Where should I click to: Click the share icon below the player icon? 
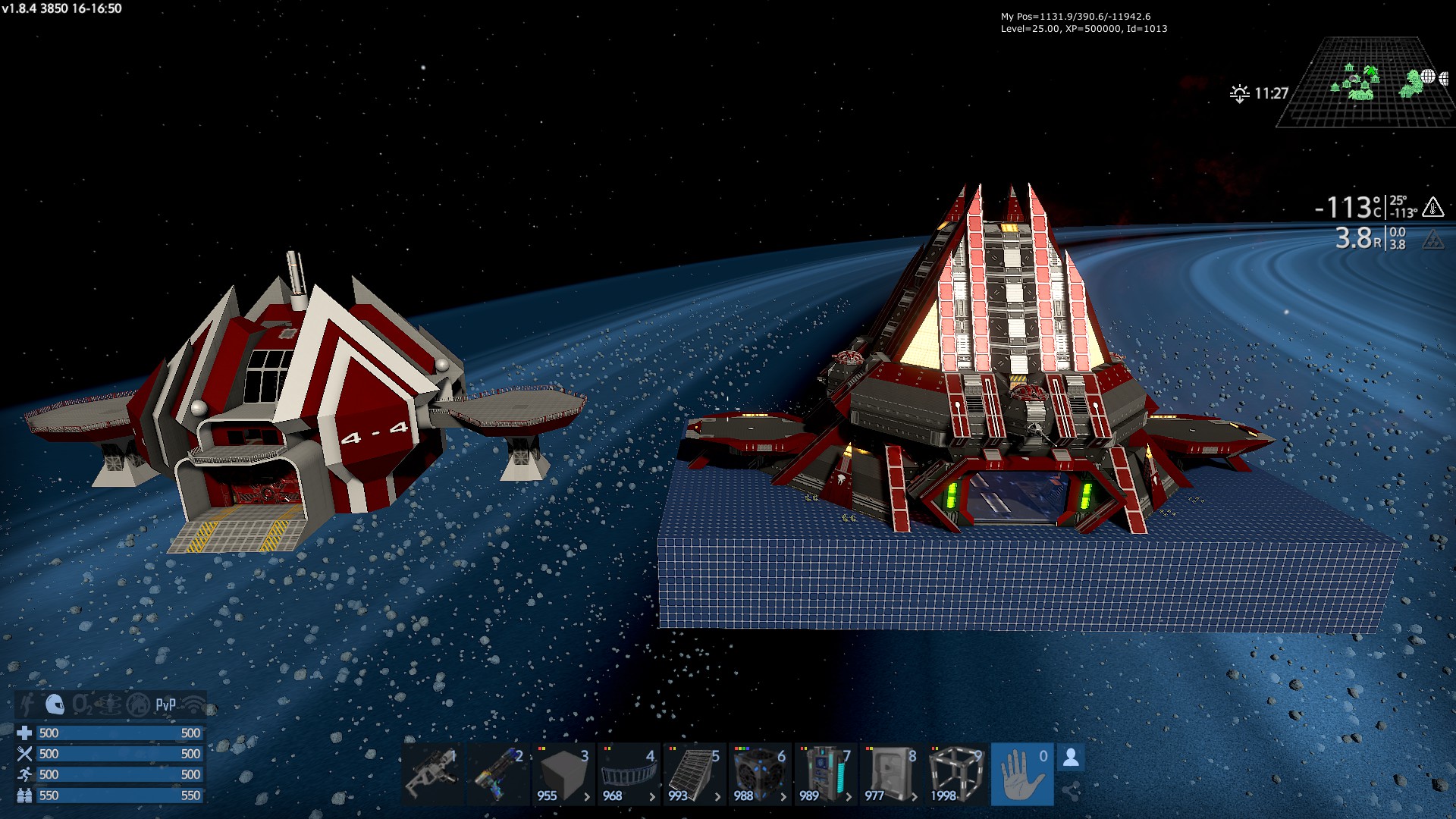1070,792
